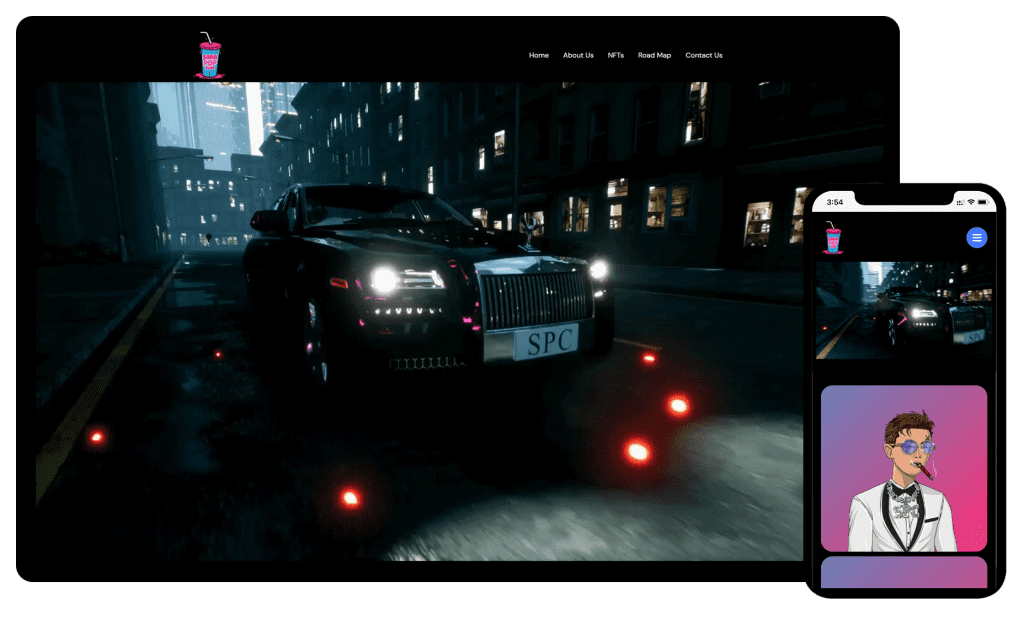
Task: Open the Contact Us link
Action: [704, 55]
